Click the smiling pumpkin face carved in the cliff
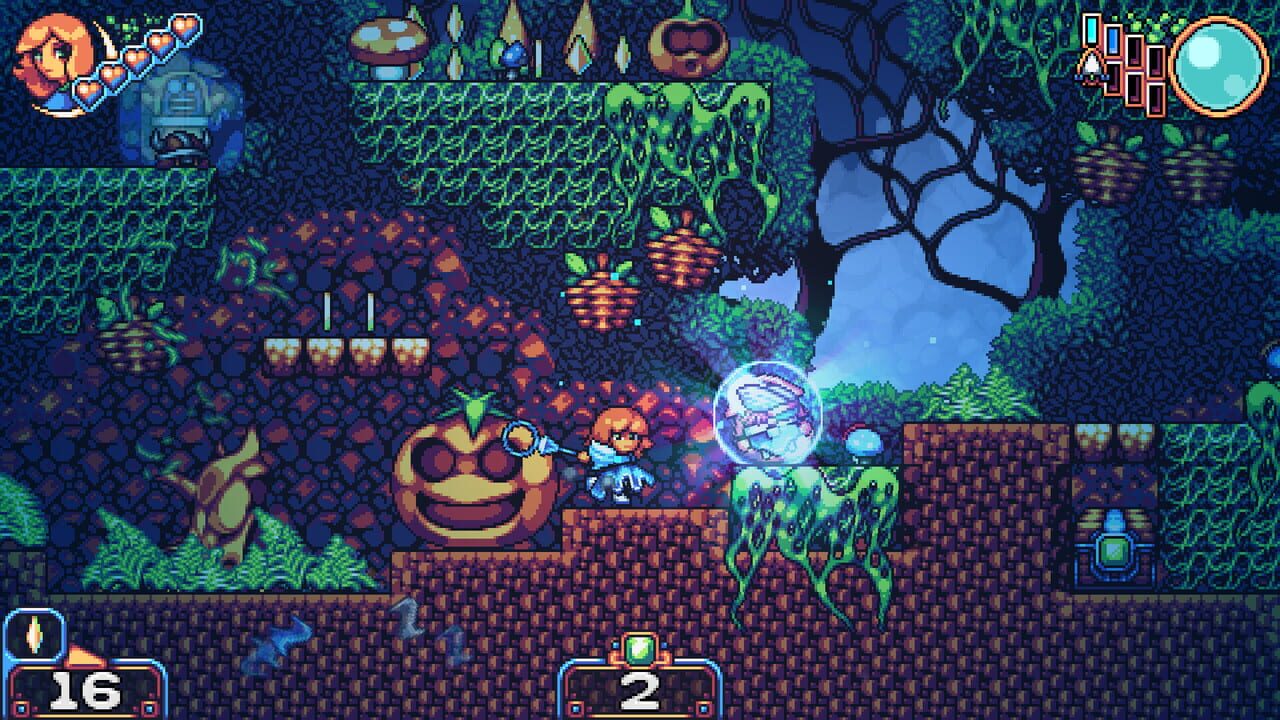 click(470, 467)
